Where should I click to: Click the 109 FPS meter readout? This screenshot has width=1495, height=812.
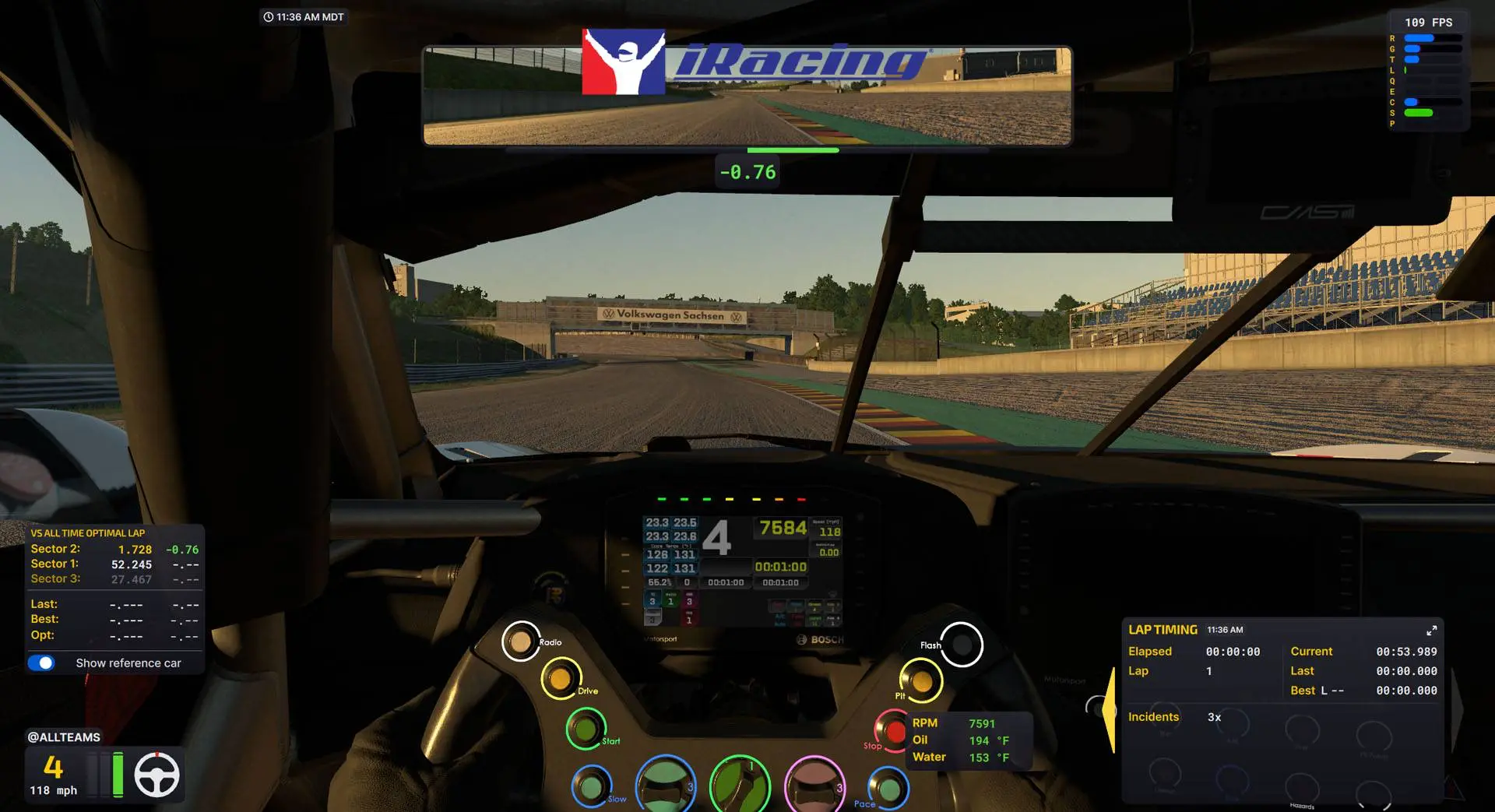click(1428, 22)
